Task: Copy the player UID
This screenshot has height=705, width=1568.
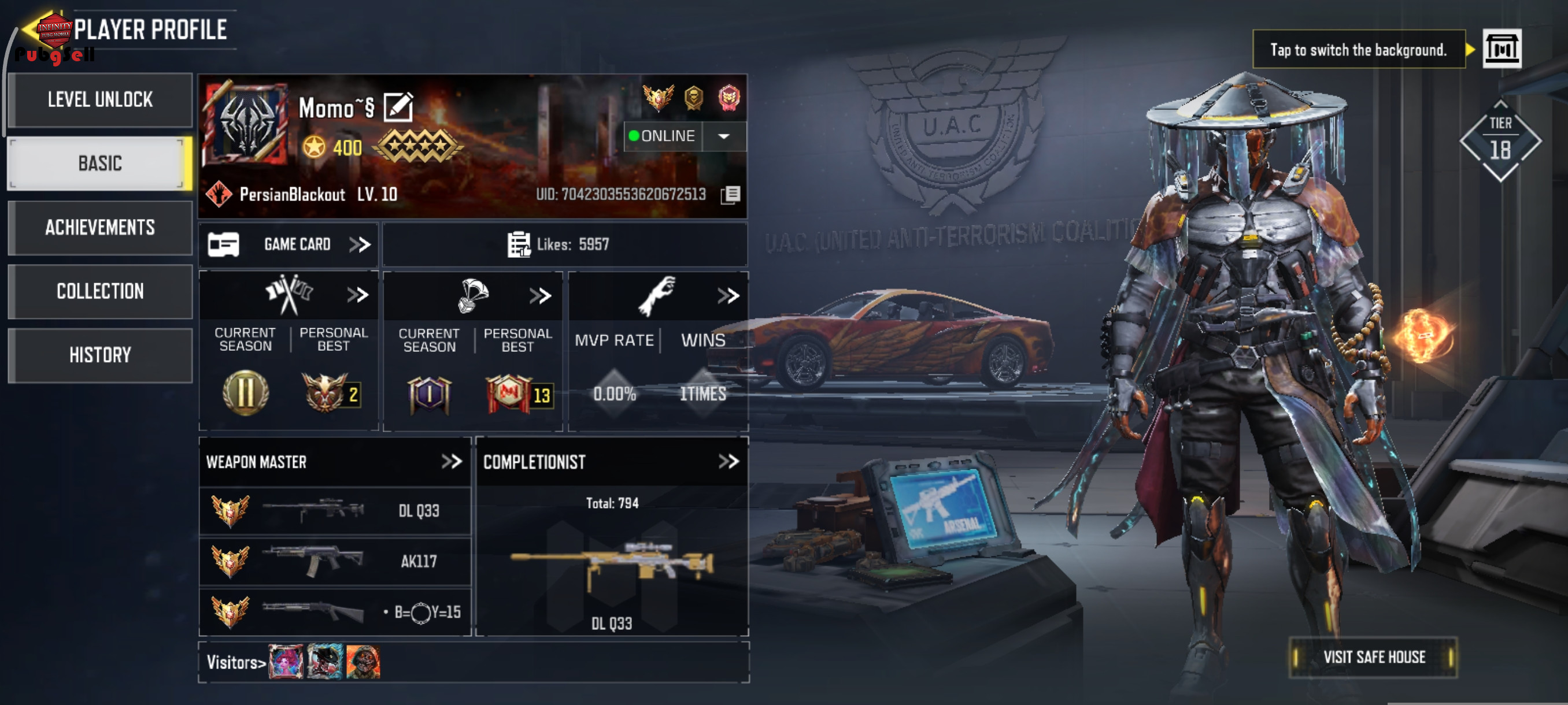Action: [730, 195]
